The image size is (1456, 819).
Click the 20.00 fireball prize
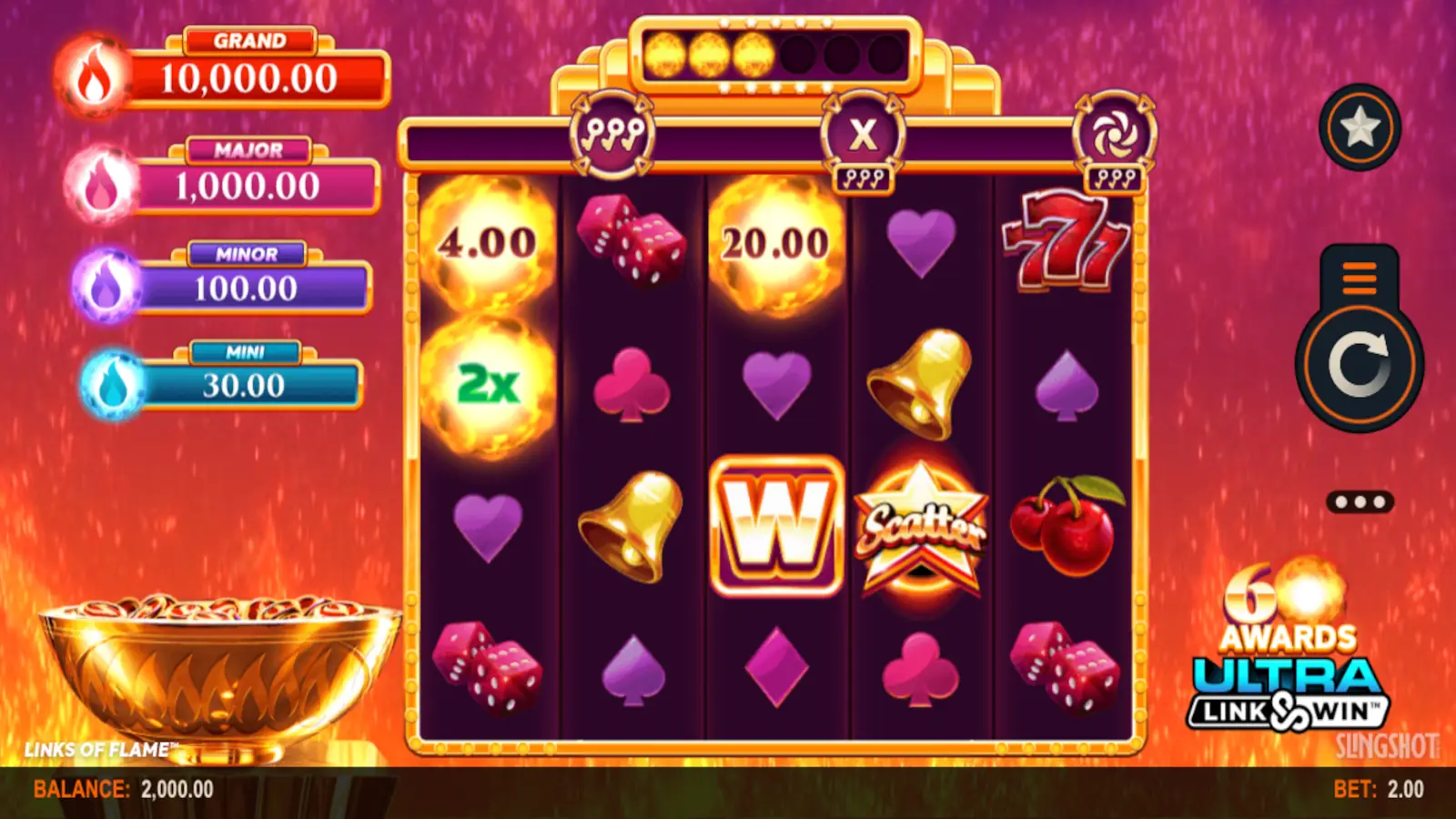click(774, 241)
